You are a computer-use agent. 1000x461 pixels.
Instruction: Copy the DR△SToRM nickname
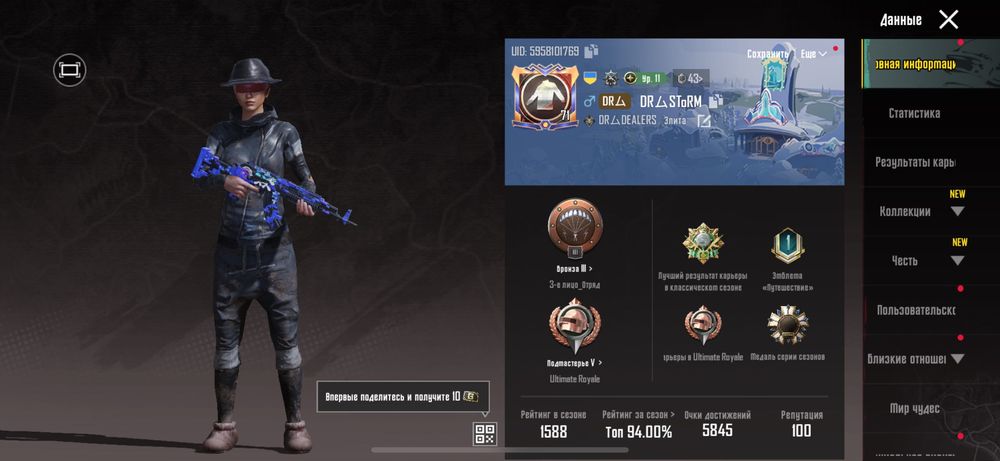click(716, 101)
